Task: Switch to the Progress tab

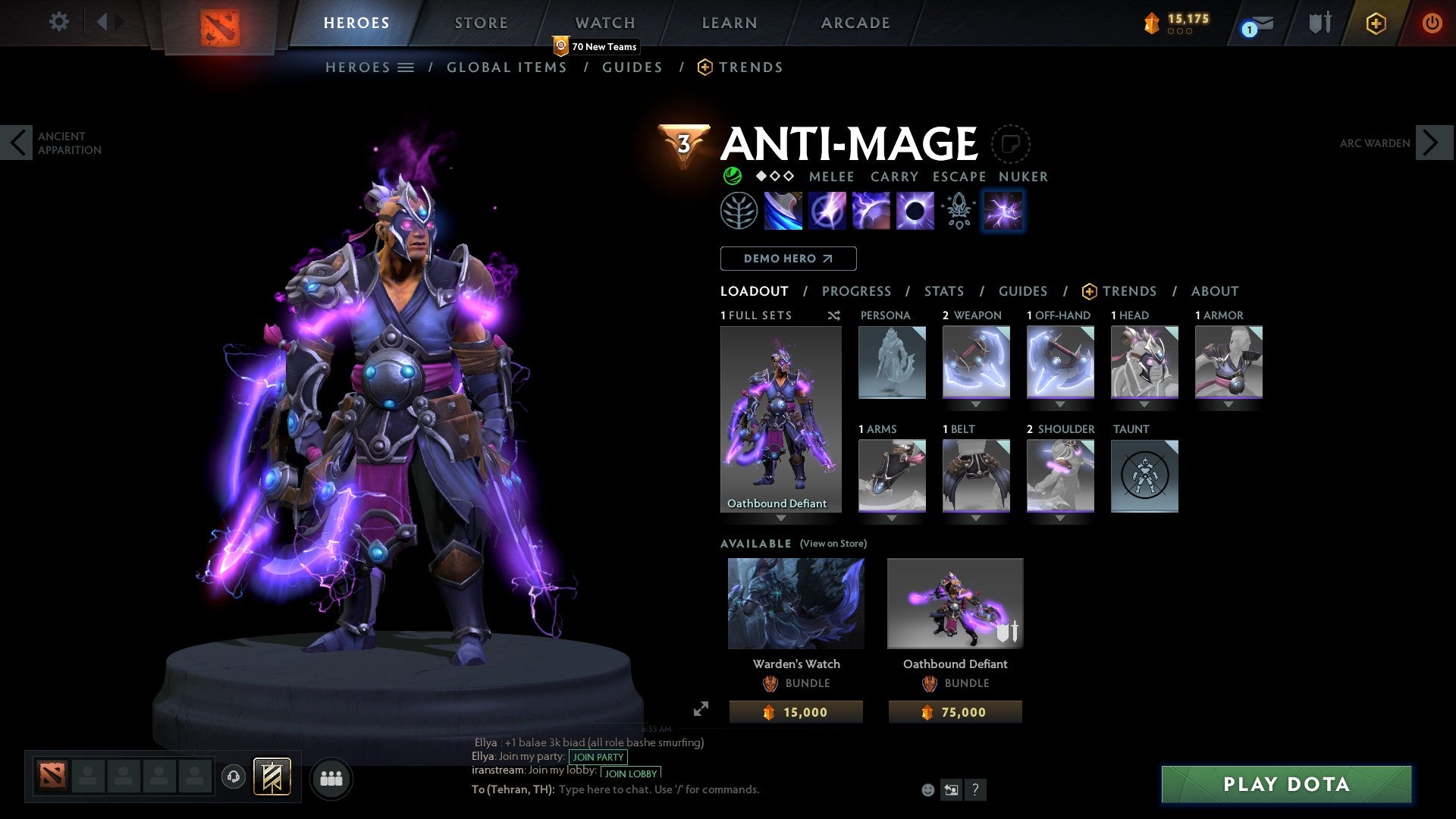Action: [857, 290]
